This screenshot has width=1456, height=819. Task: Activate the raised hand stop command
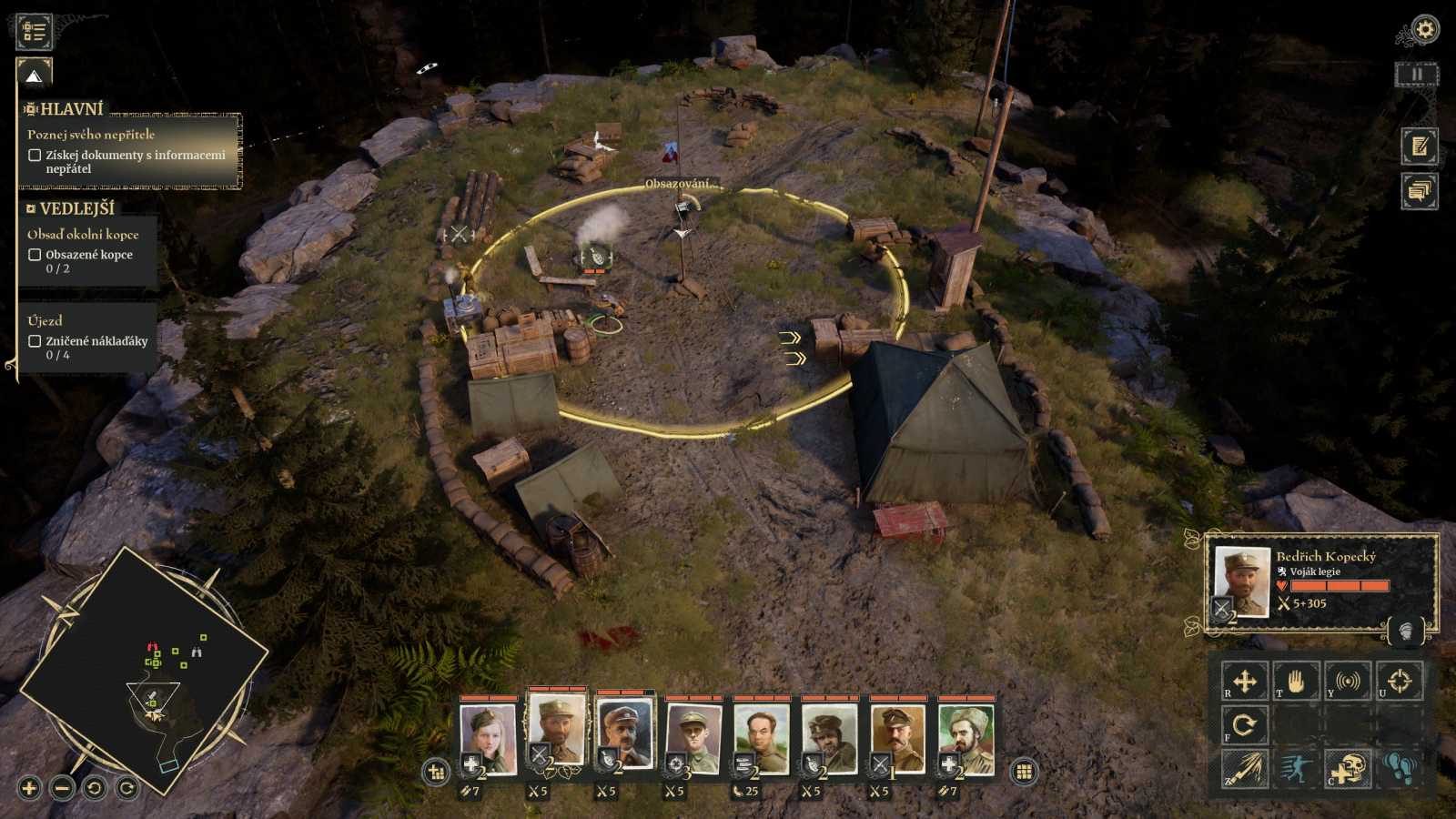click(x=1296, y=681)
